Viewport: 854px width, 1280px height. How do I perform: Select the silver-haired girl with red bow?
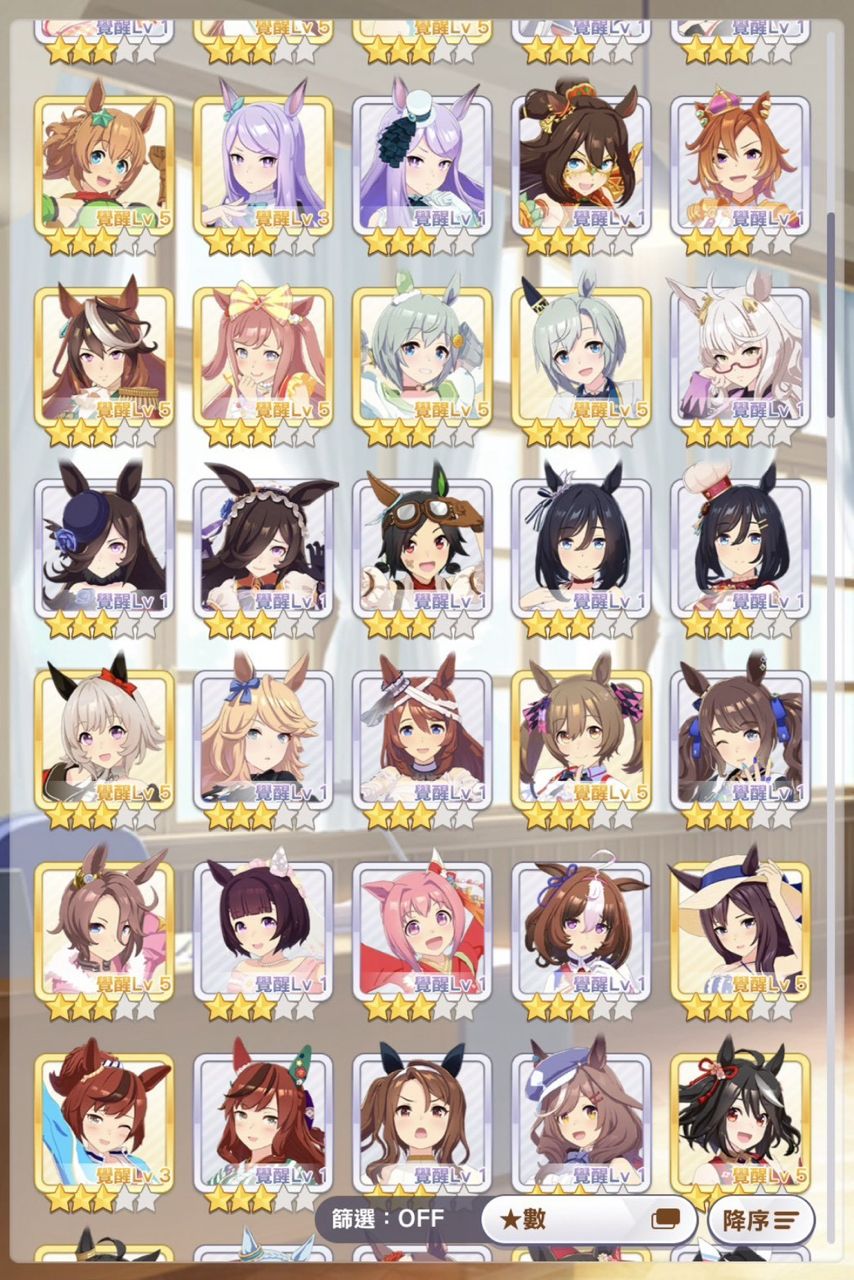[104, 739]
